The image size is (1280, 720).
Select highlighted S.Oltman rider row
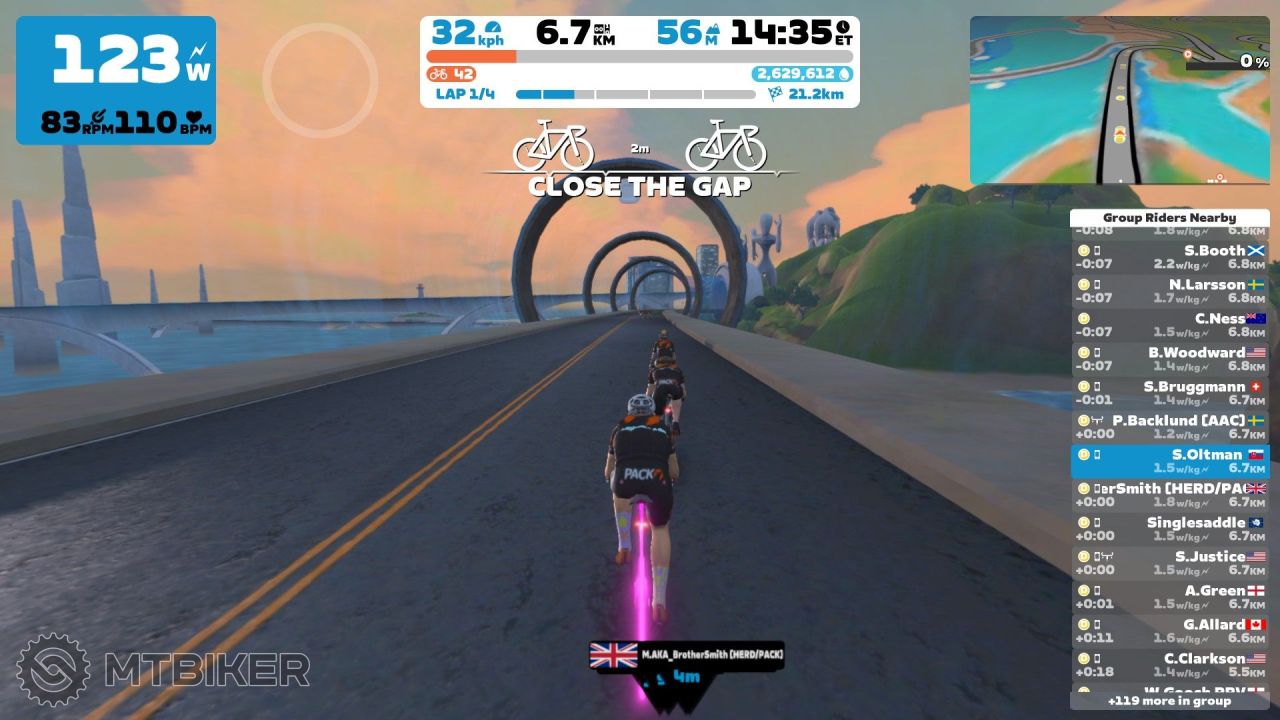tap(1169, 461)
